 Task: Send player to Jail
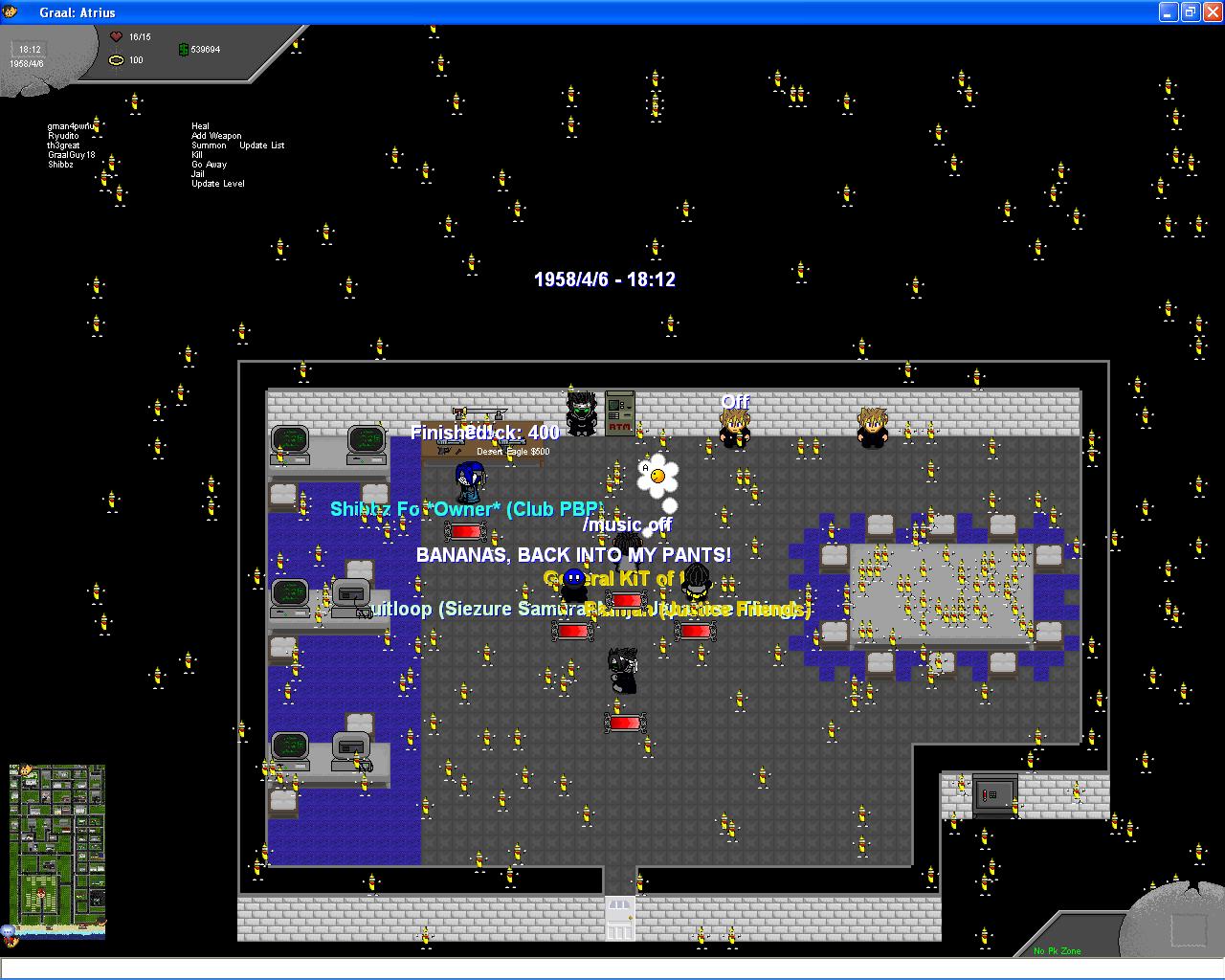[x=197, y=174]
